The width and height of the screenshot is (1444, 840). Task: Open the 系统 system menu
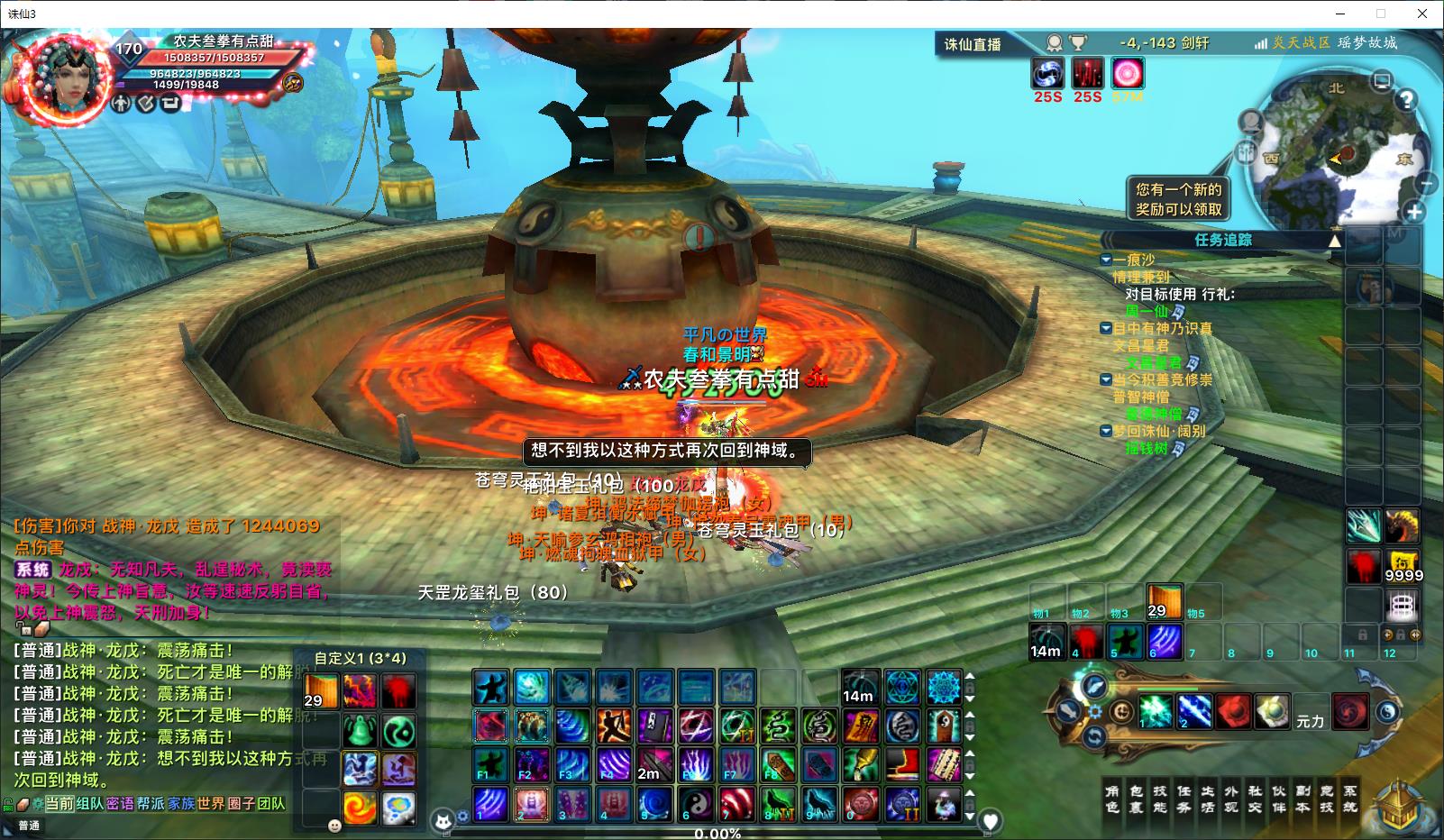[1349, 799]
